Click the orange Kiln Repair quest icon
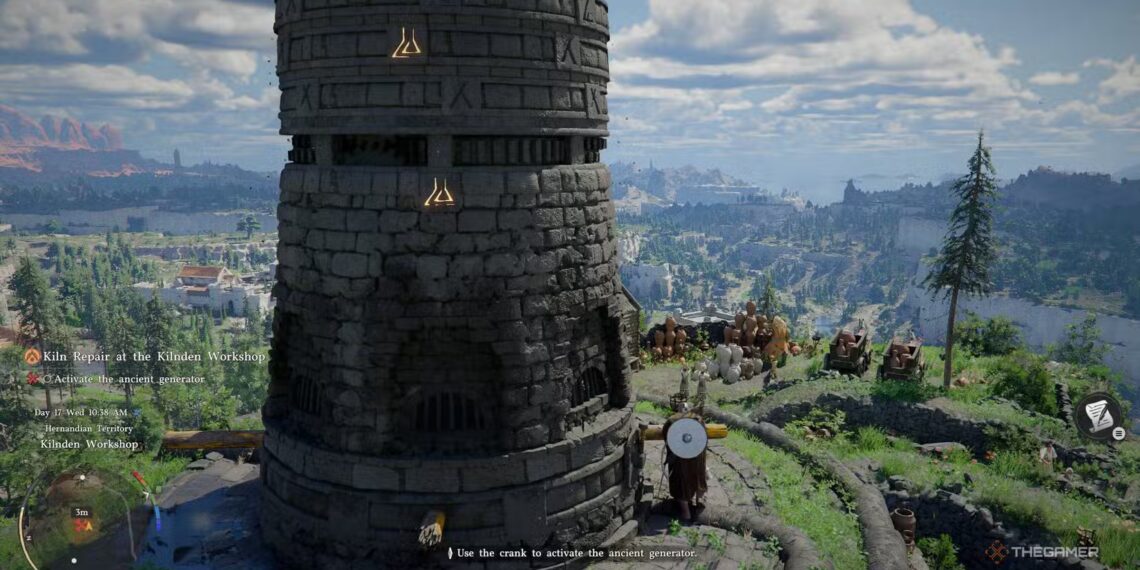 33,356
